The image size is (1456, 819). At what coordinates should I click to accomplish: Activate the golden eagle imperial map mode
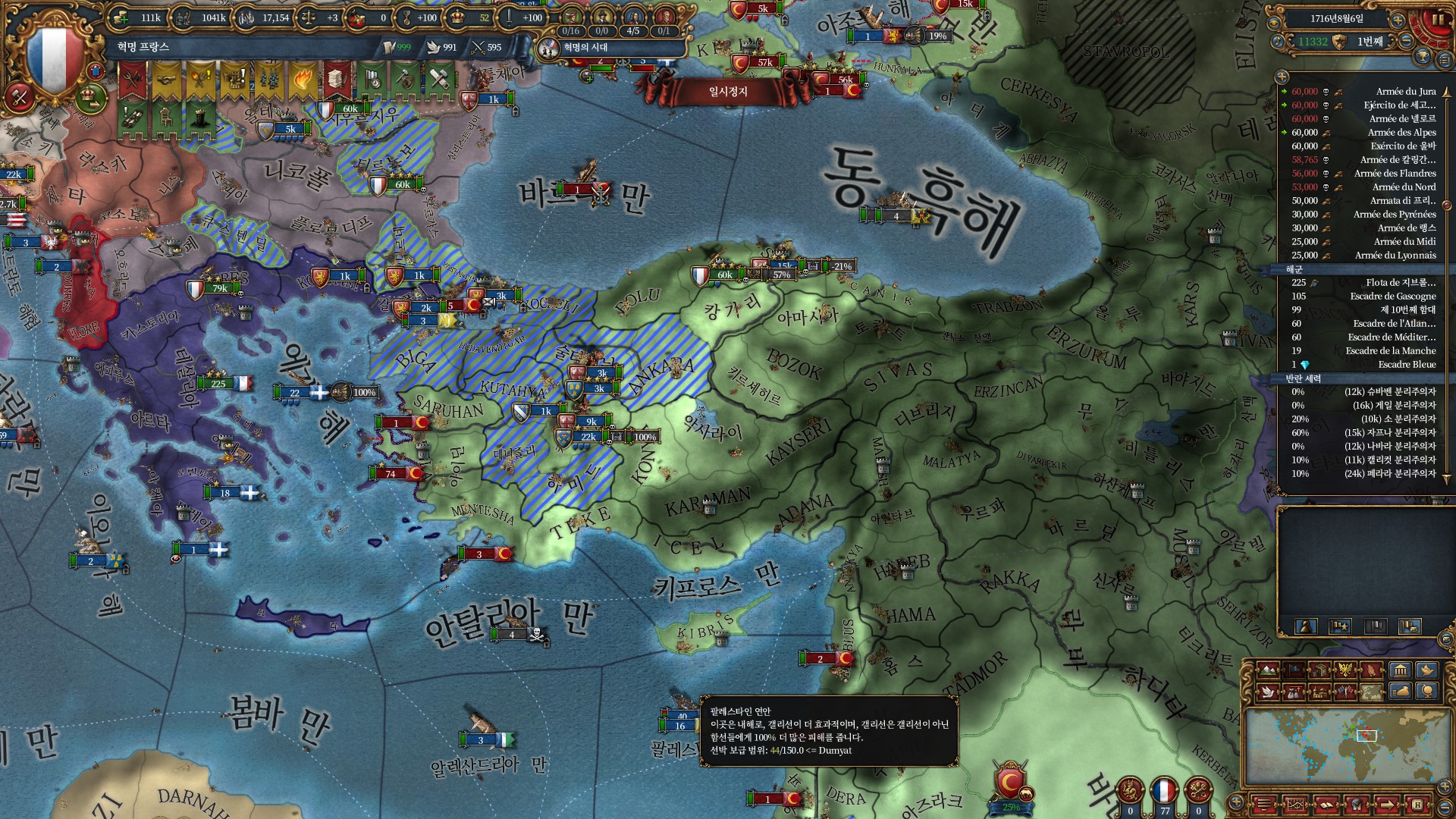point(1346,670)
